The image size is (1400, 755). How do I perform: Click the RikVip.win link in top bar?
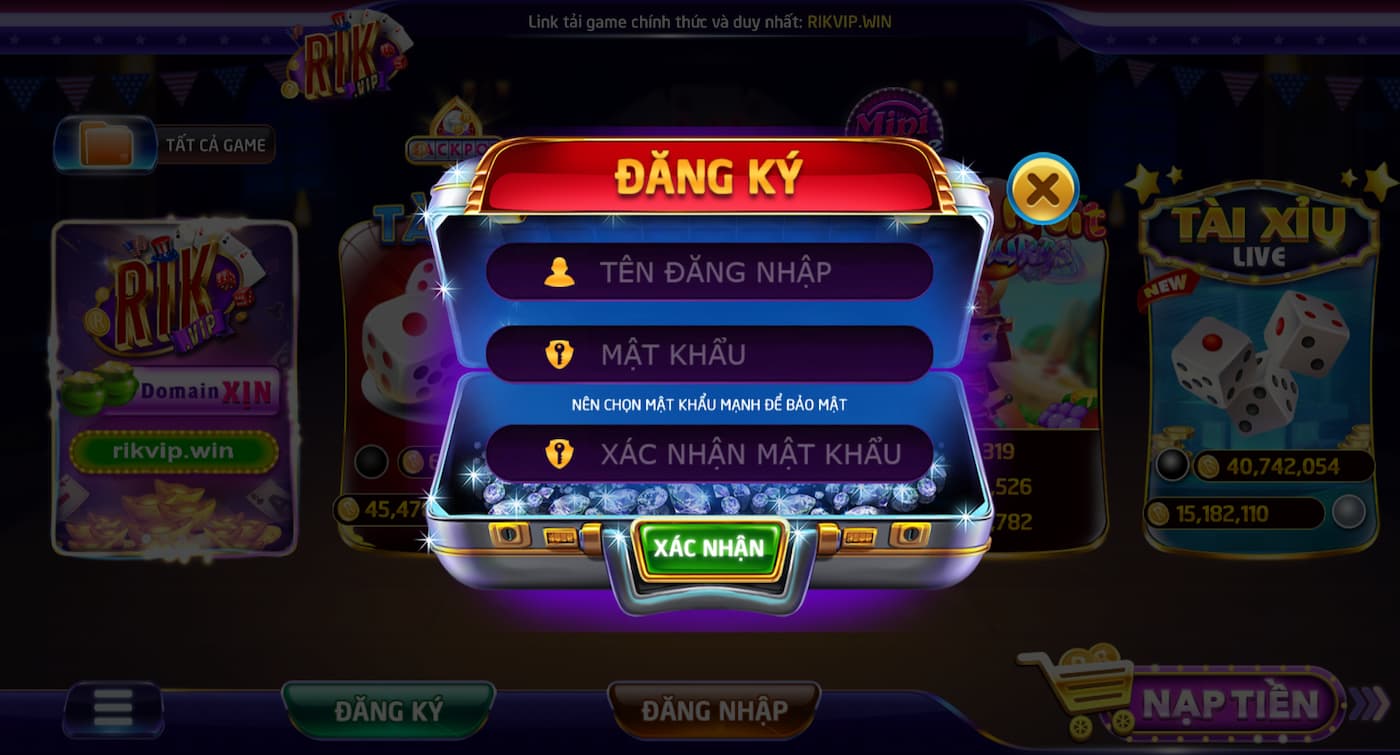point(848,19)
